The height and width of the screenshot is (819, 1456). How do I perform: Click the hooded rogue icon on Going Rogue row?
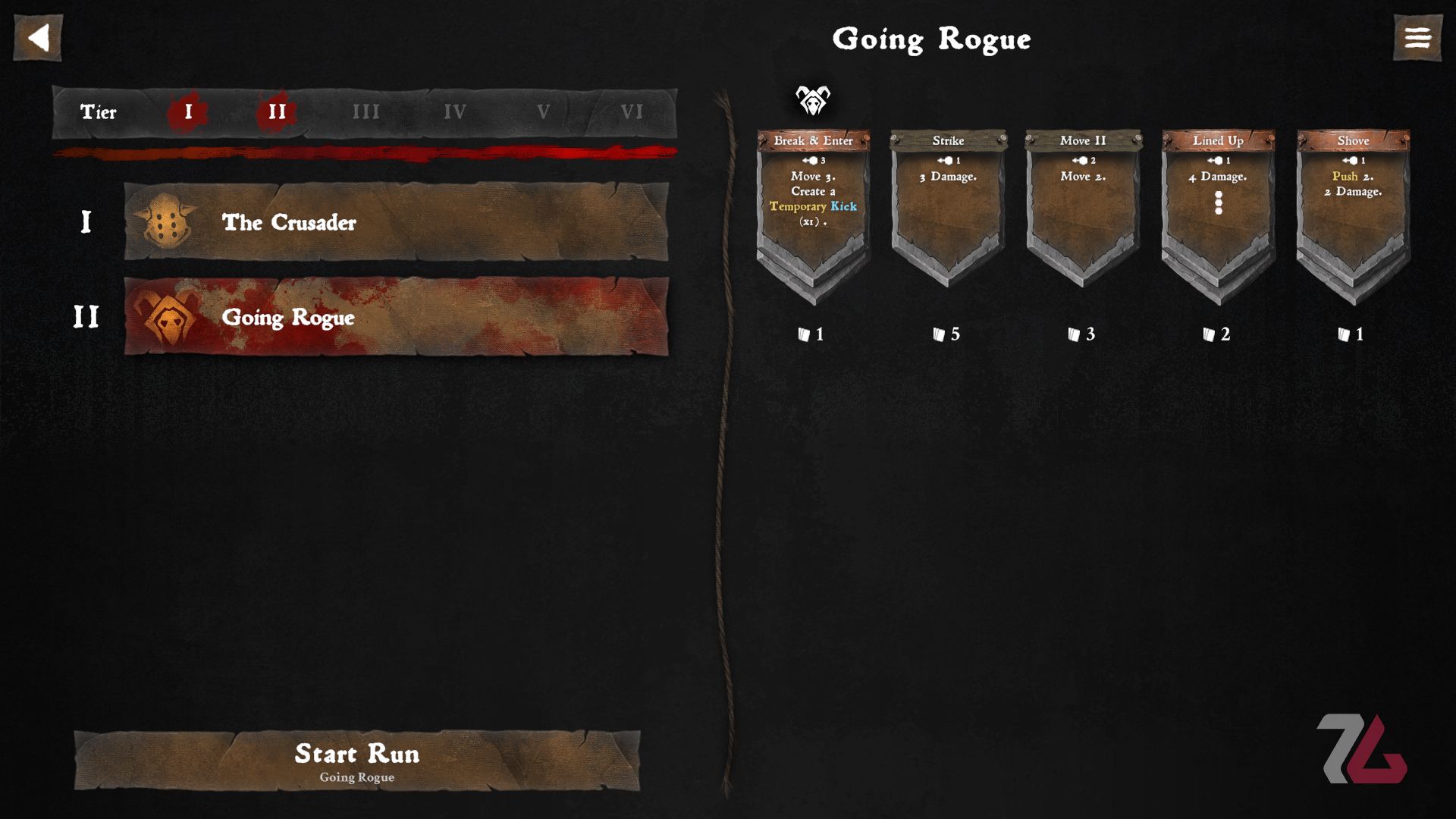pyautogui.click(x=168, y=318)
